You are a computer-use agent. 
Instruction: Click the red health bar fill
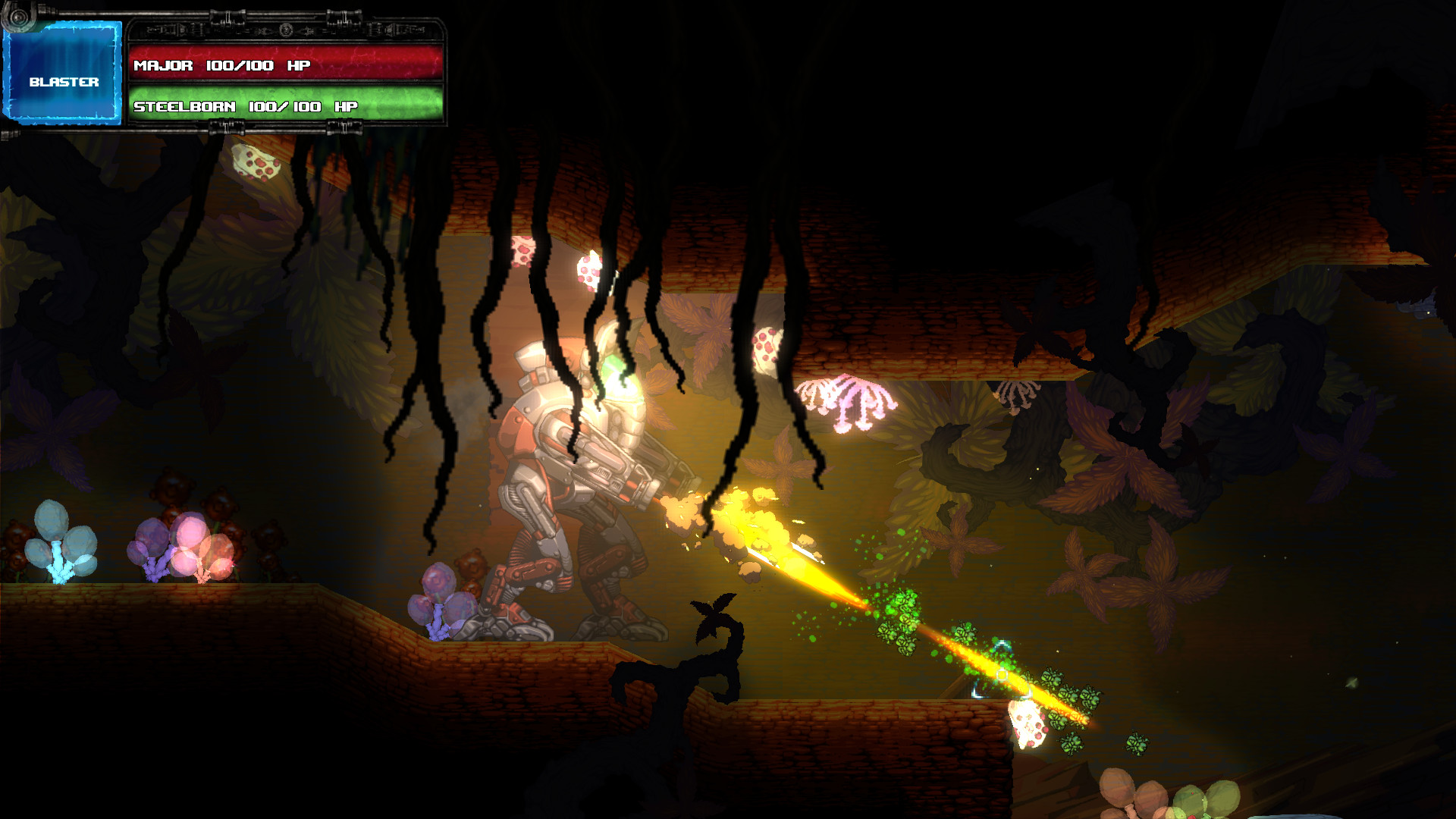coord(379,65)
